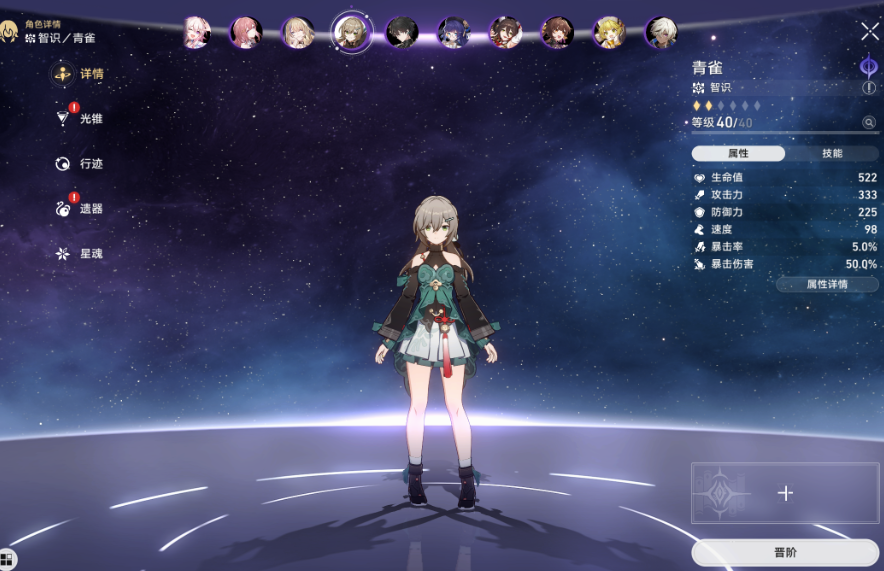
Task: Choose the black-haired Dan Heng portrait
Action: [x=401, y=32]
